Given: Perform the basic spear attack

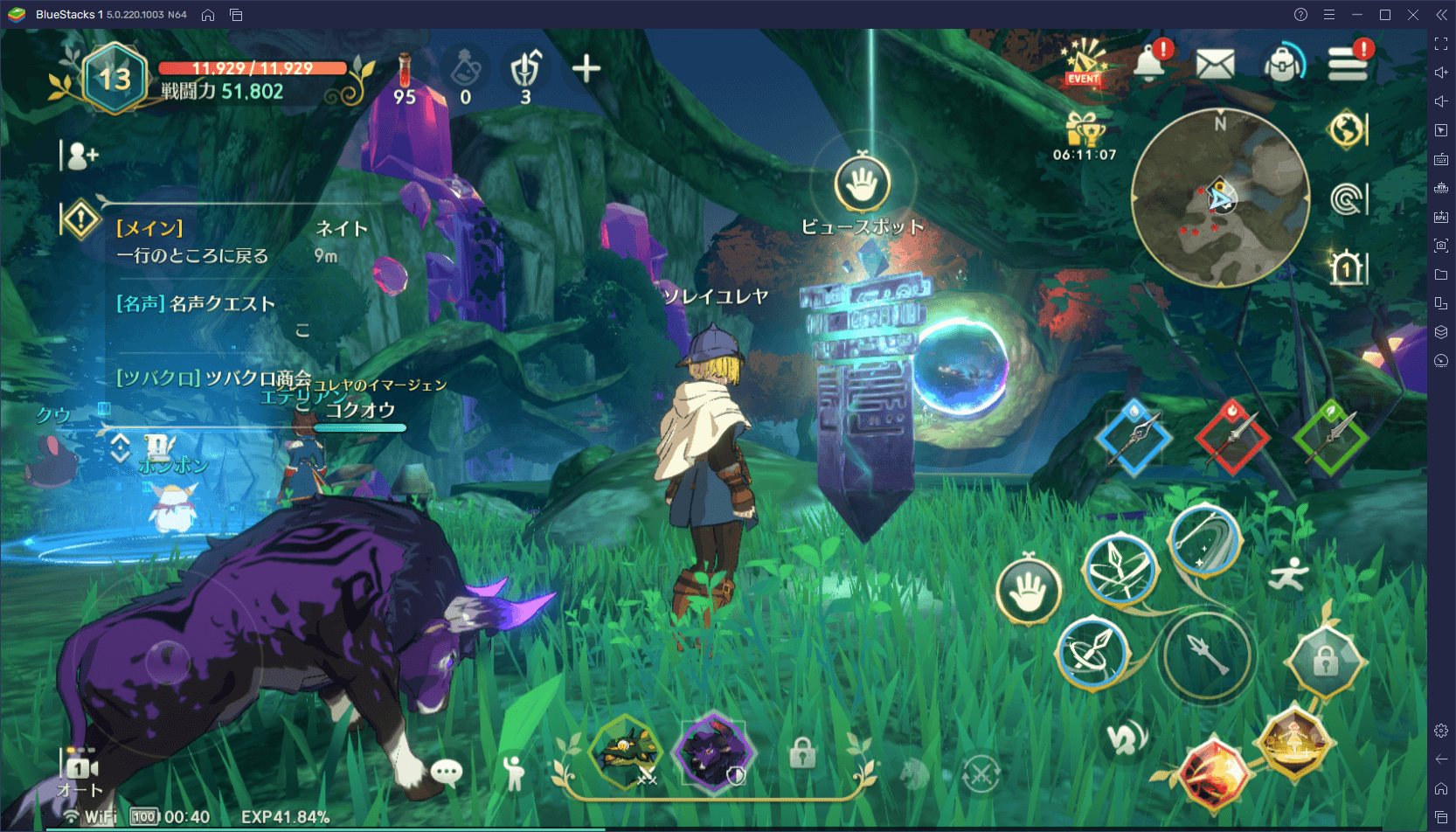Looking at the screenshot, I should pos(1207,656).
